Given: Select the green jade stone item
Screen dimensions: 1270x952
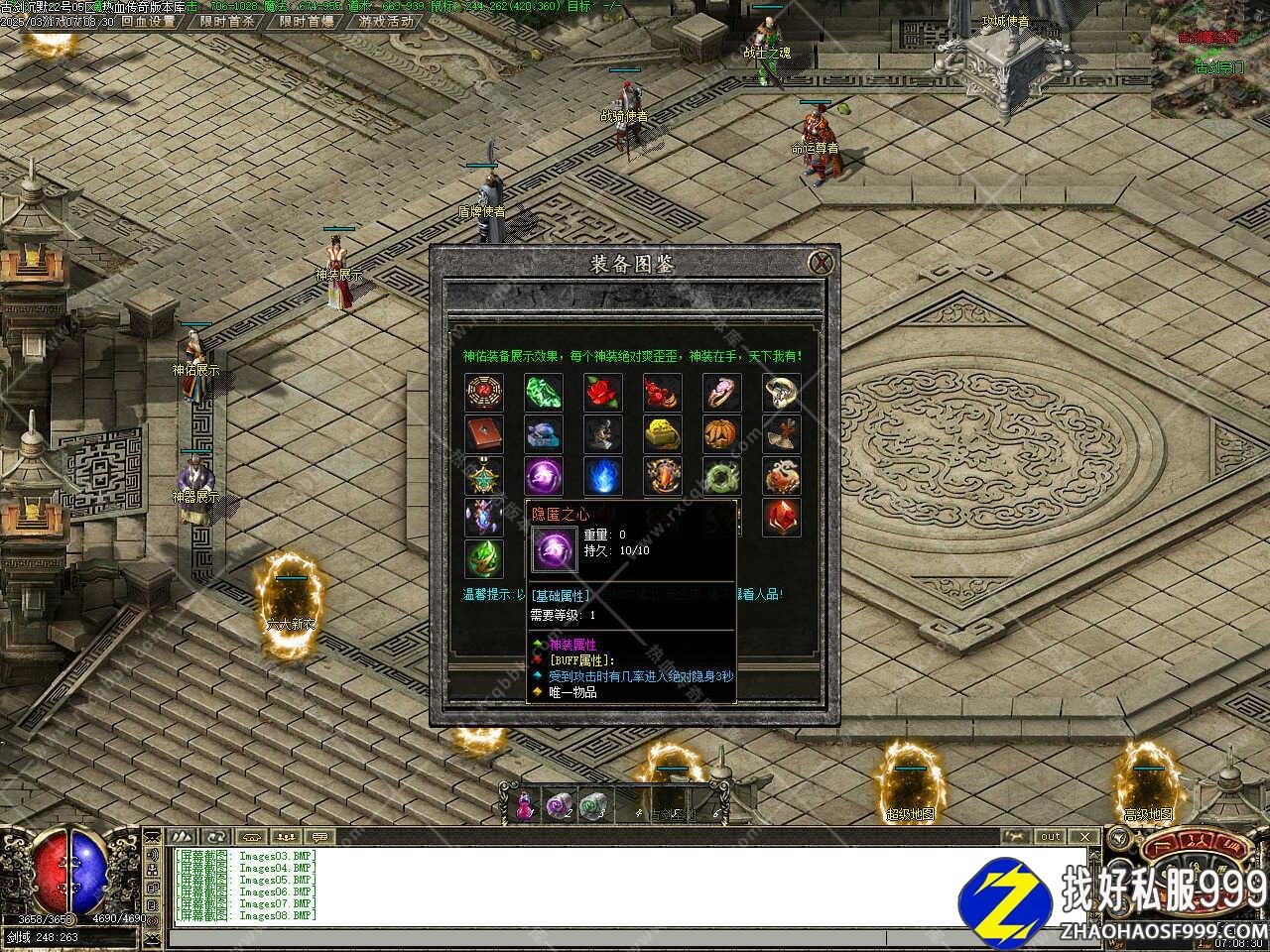Looking at the screenshot, I should pyautogui.click(x=544, y=393).
